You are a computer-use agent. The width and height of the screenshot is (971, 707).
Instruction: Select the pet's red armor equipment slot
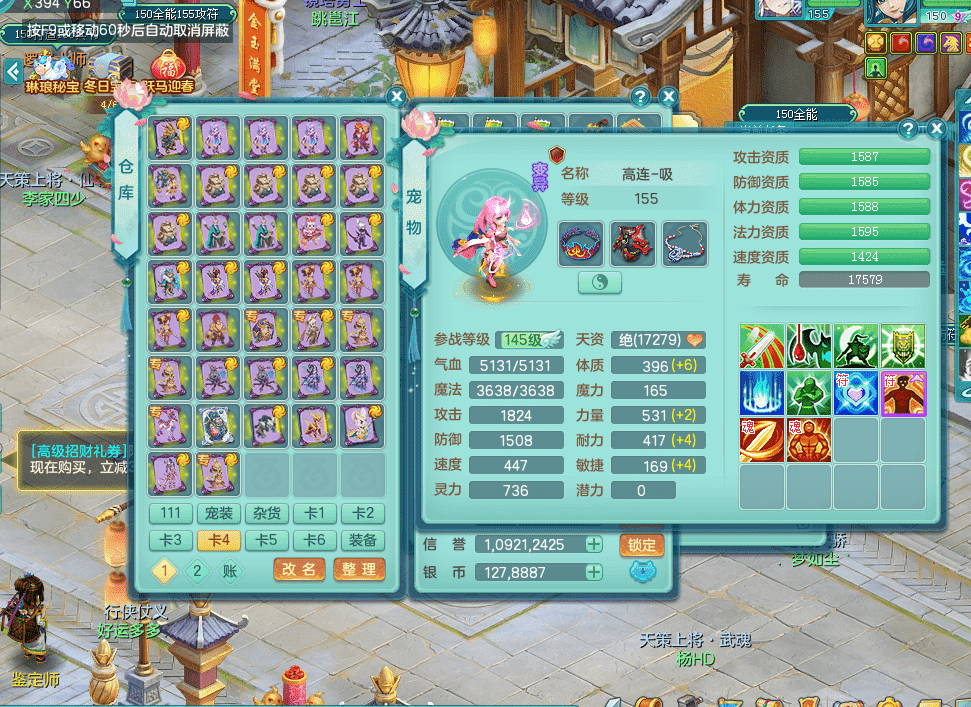click(x=633, y=243)
